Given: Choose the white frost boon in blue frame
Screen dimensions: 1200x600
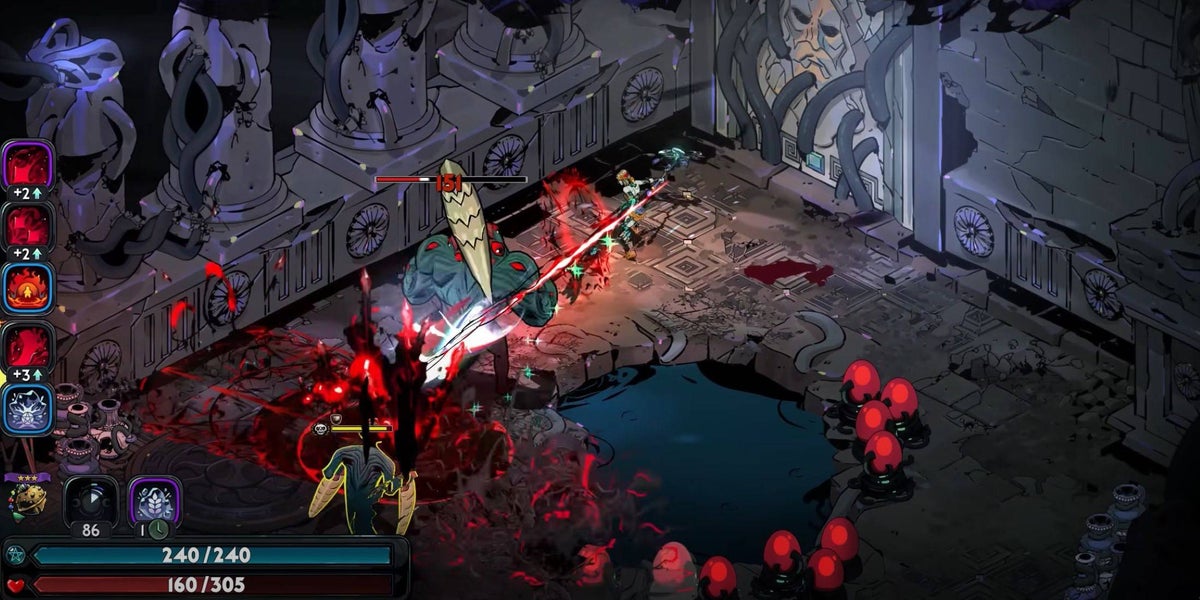Looking at the screenshot, I should pyautogui.click(x=27, y=410).
